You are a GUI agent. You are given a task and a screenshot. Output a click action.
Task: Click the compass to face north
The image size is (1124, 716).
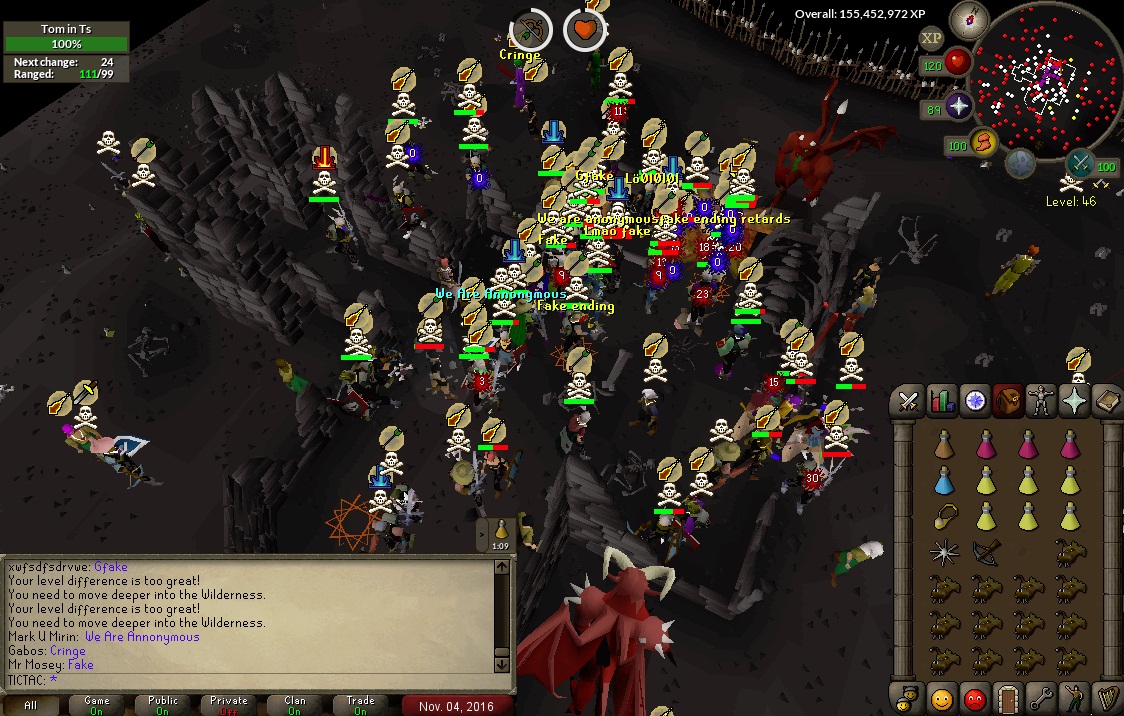click(x=967, y=17)
